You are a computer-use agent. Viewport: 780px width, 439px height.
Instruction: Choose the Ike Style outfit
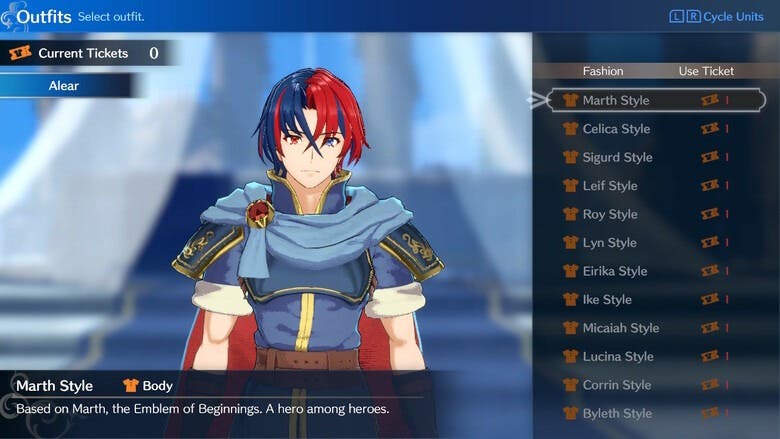pos(607,300)
